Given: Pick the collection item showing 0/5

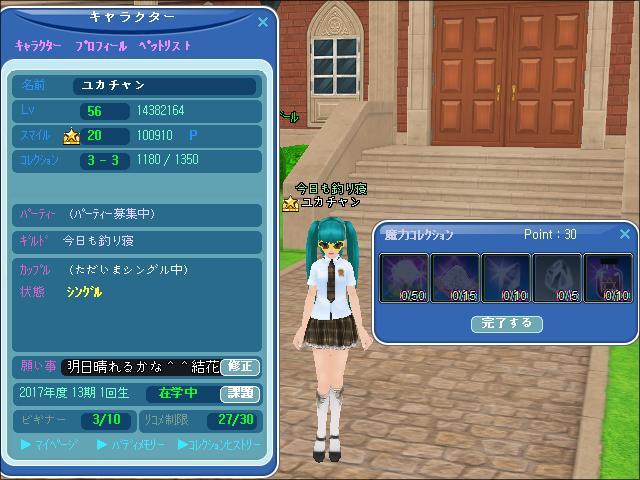Looking at the screenshot, I should click(557, 278).
